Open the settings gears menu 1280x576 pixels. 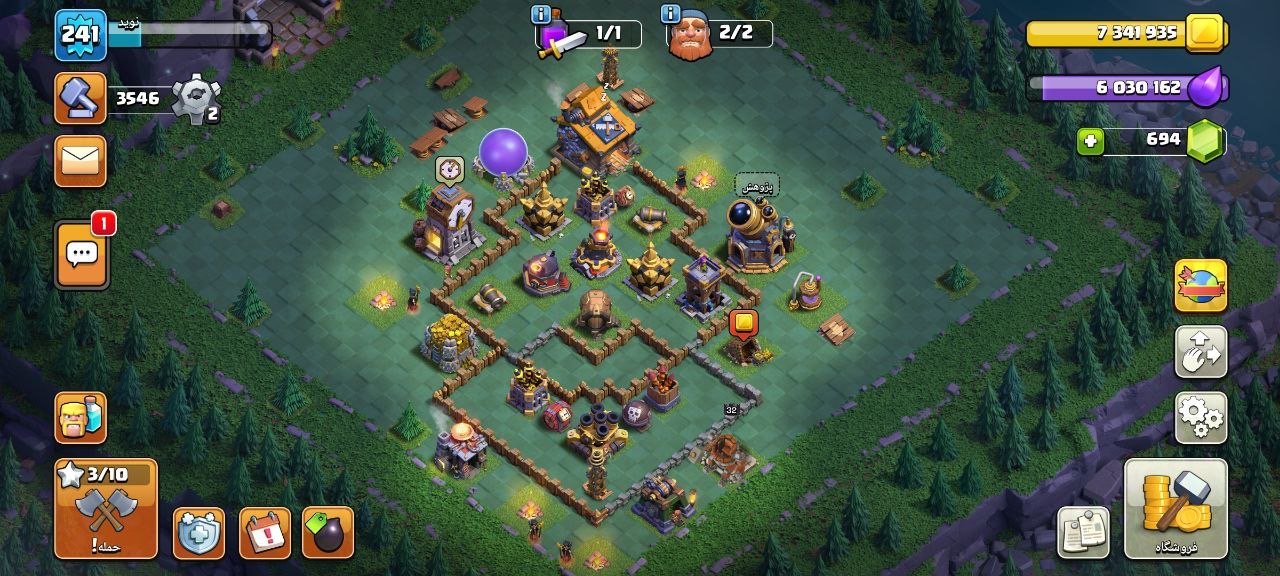tap(1201, 417)
